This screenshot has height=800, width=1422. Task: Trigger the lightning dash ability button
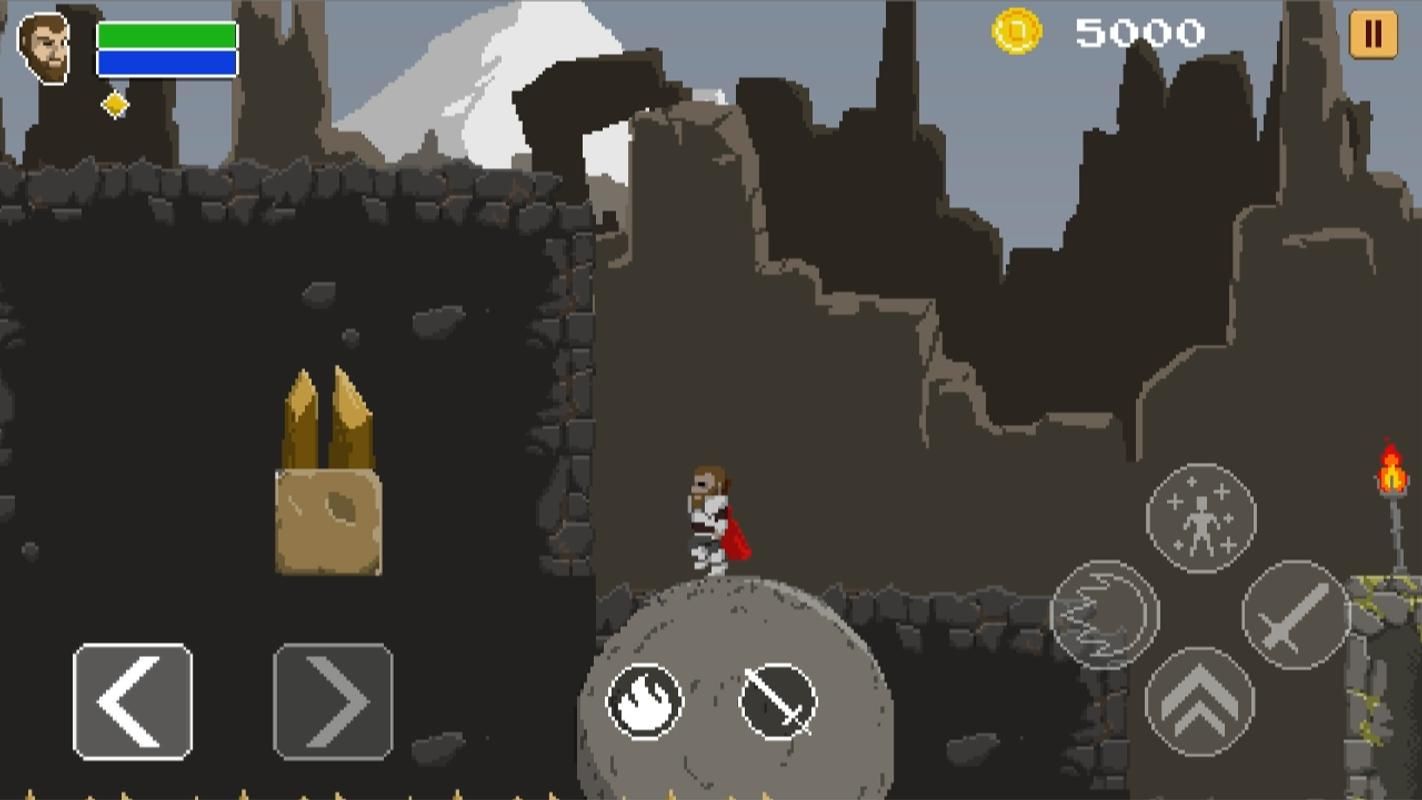click(x=1105, y=614)
